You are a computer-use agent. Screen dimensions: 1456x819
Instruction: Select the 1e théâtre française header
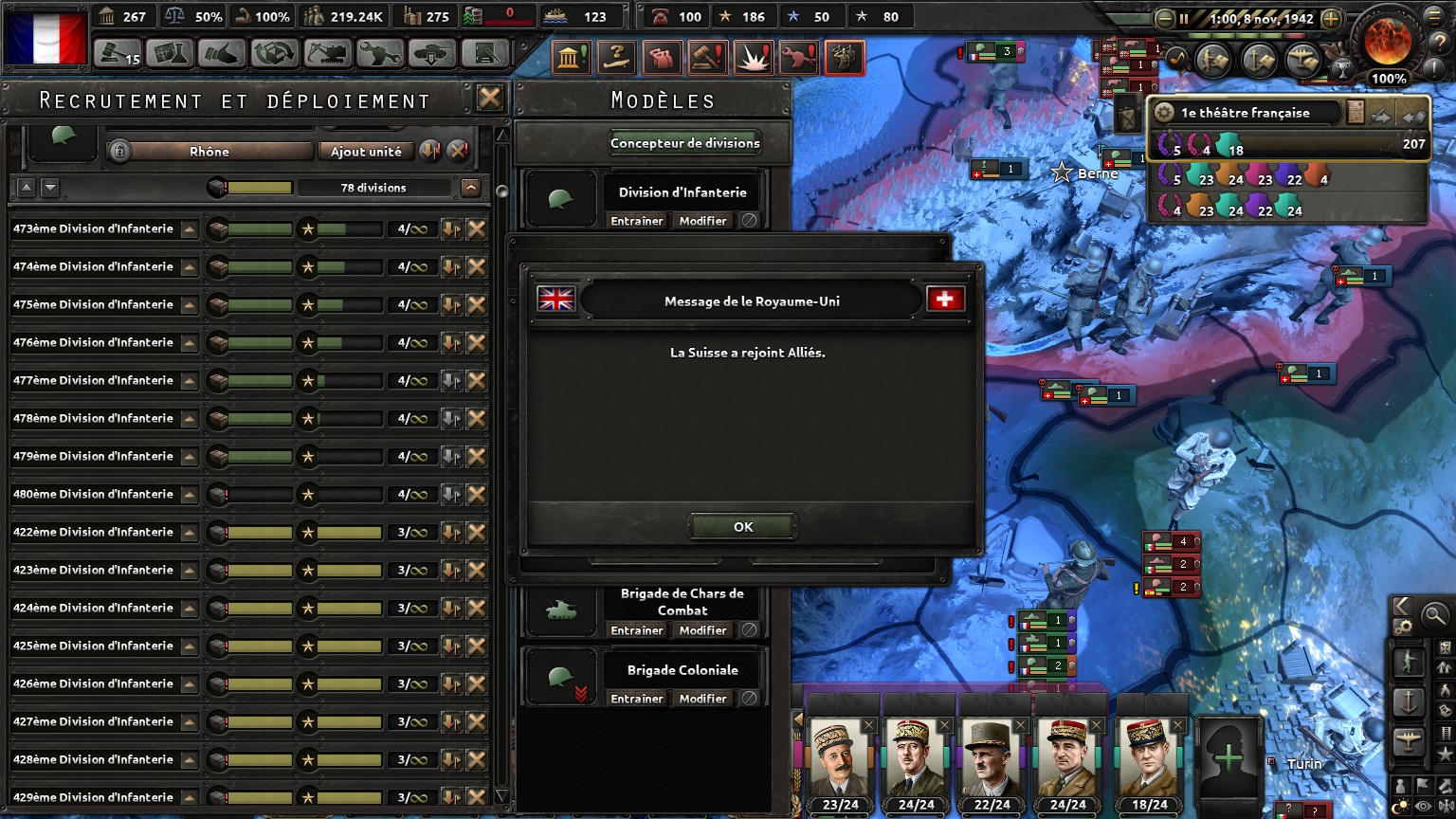point(1245,113)
